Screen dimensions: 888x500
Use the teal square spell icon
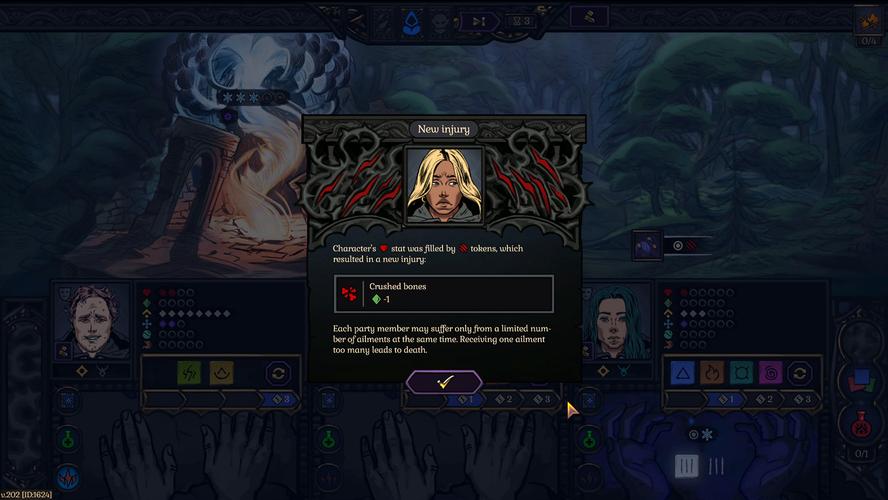[742, 373]
